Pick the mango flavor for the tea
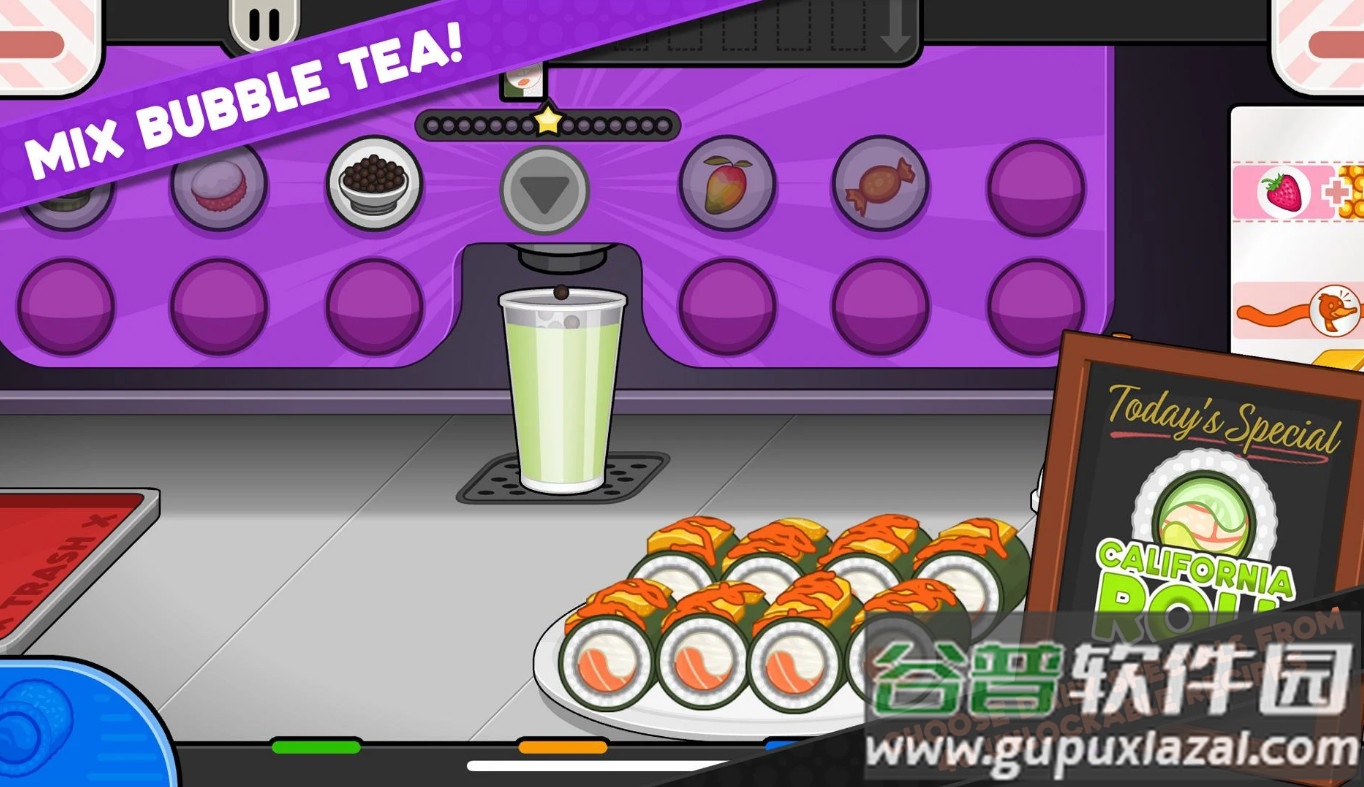 (x=727, y=186)
